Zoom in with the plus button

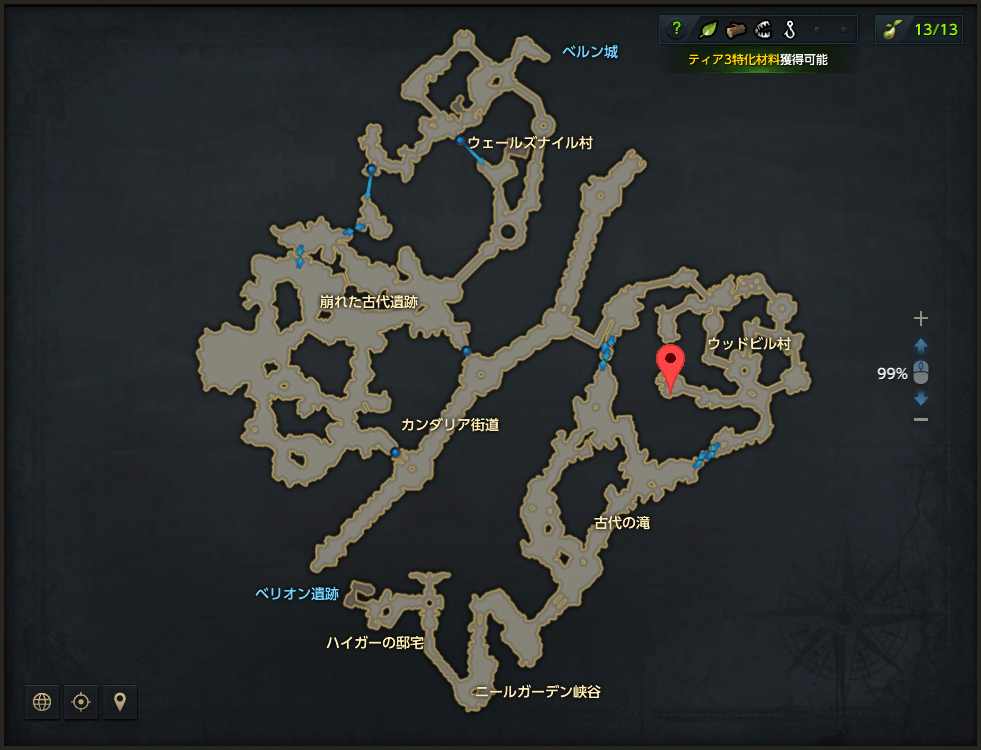point(921,319)
